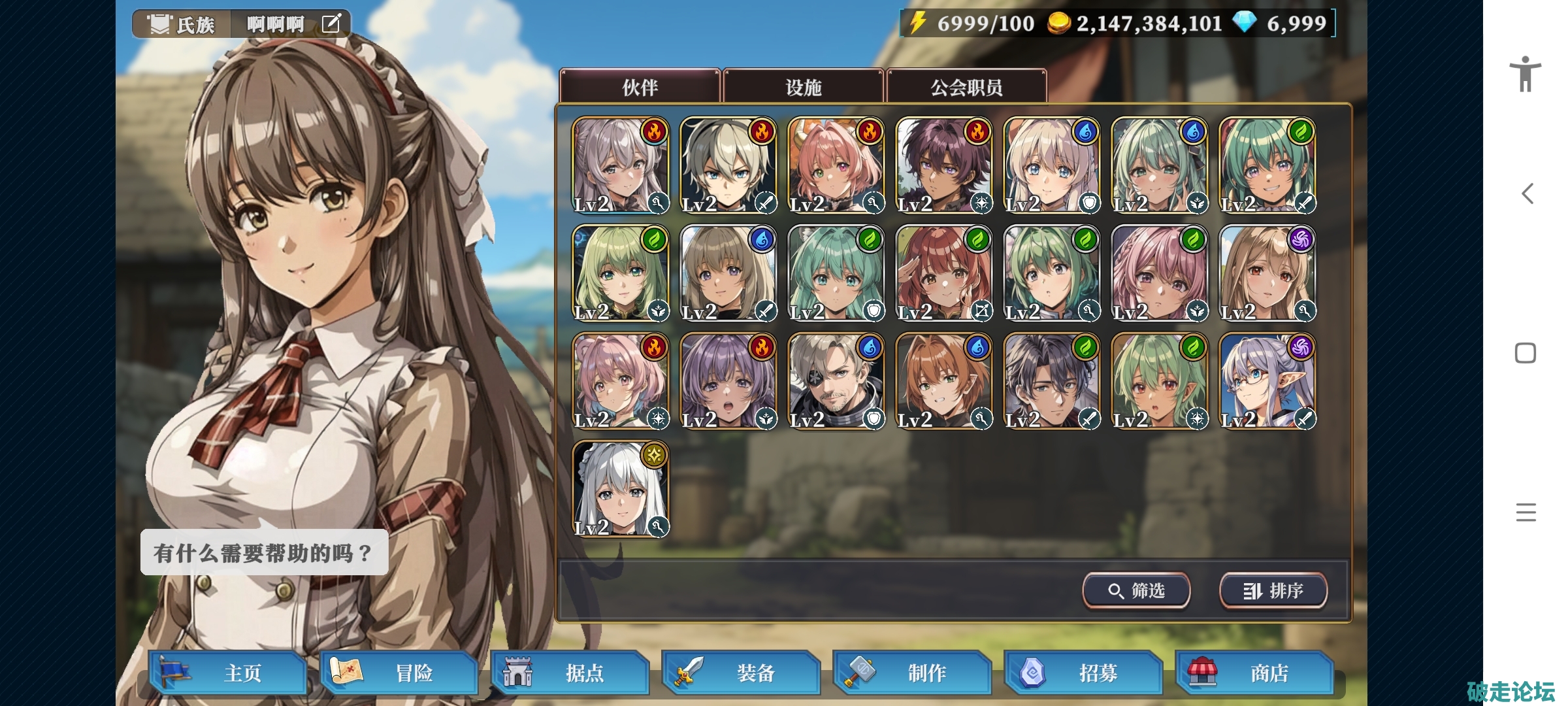
Task: Open the 冒险 adventure menu
Action: coord(399,673)
